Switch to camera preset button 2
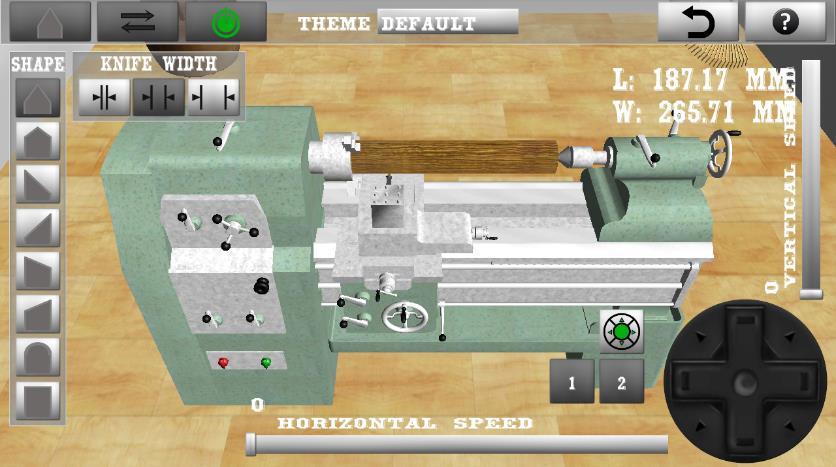 pyautogui.click(x=621, y=382)
